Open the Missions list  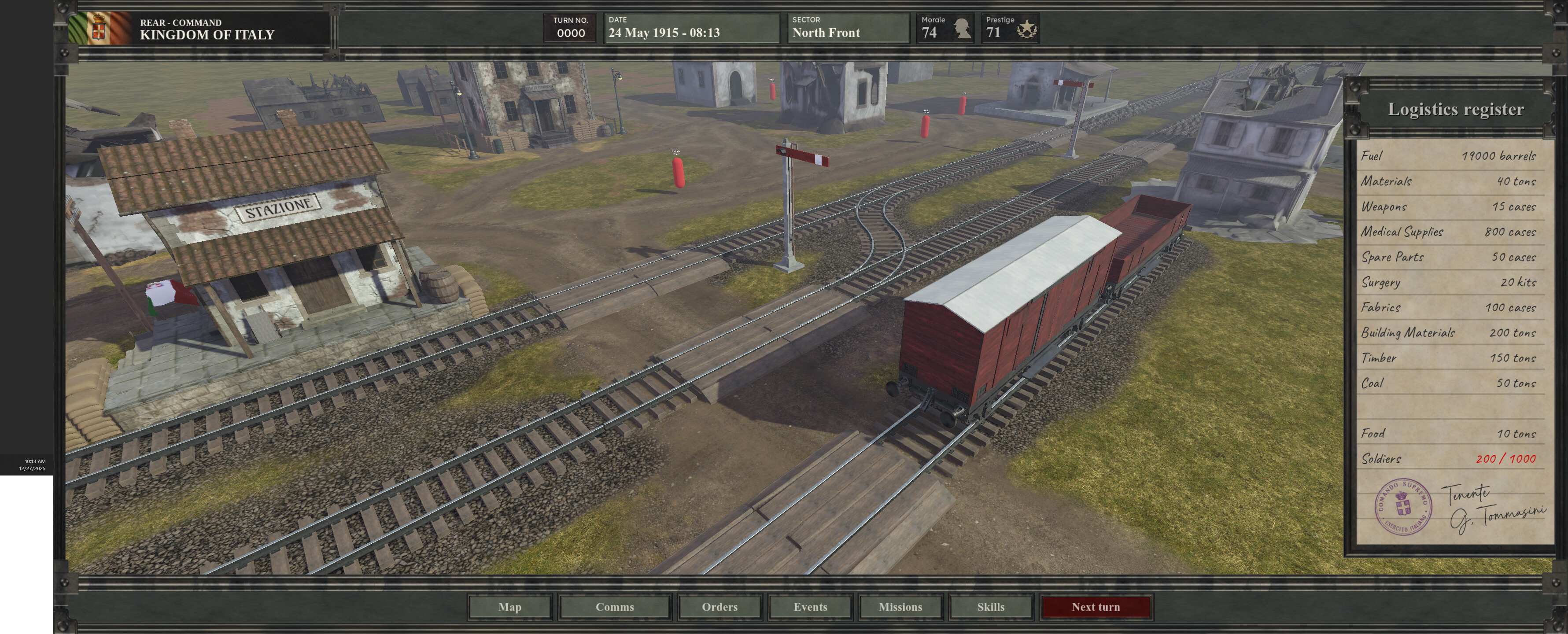[x=900, y=607]
